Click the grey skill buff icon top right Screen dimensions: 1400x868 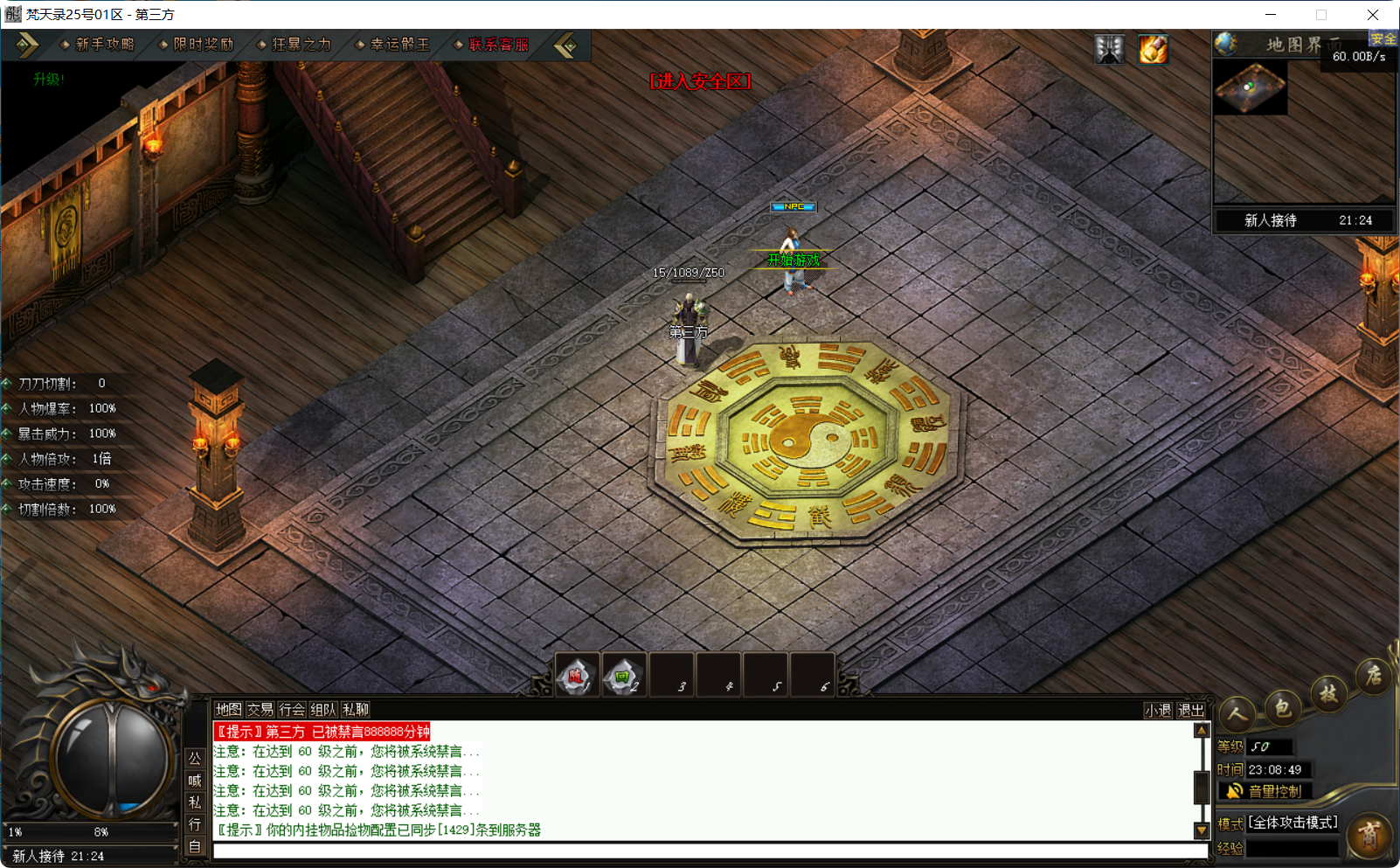click(1109, 50)
